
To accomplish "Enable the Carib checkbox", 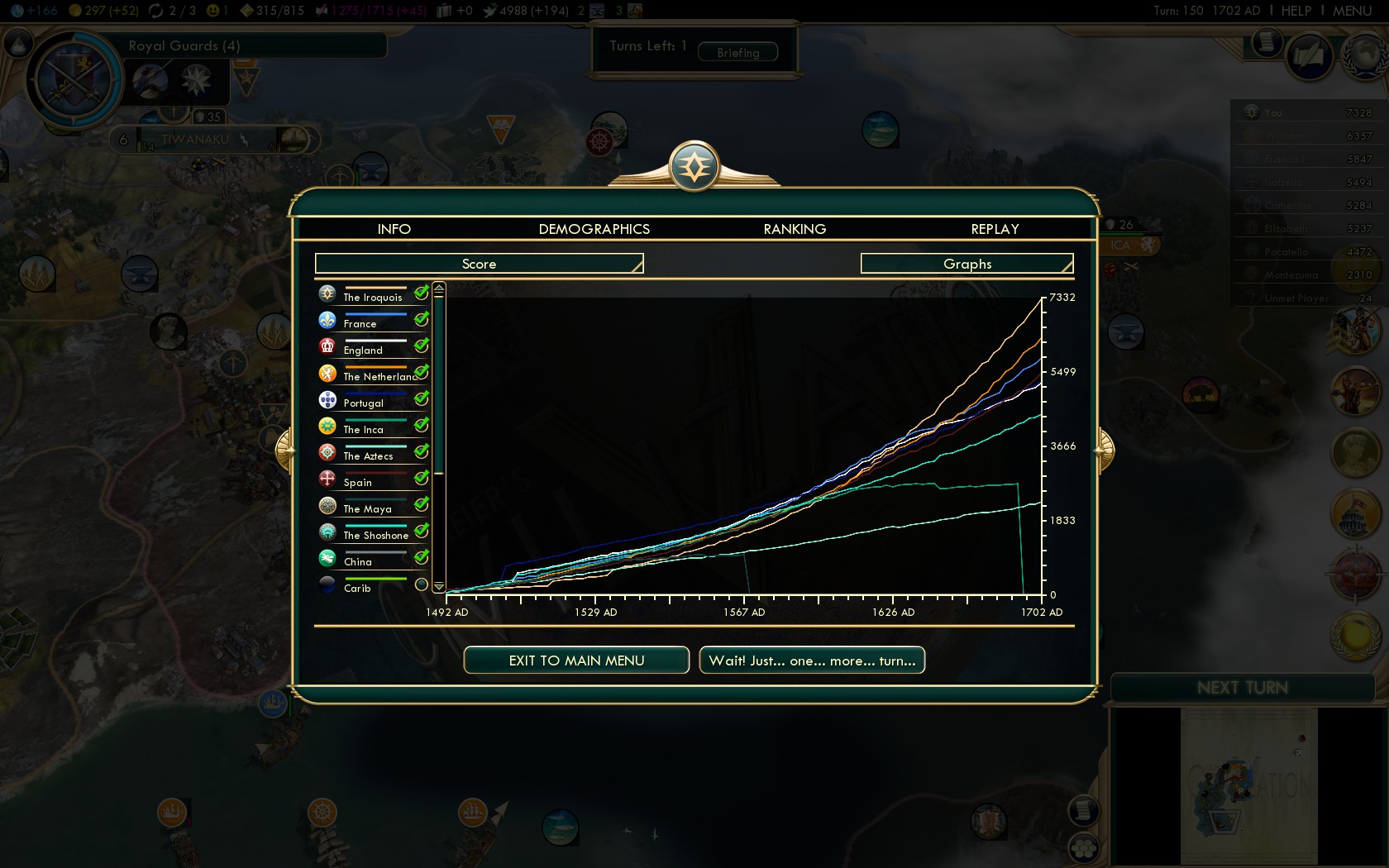I will tap(421, 584).
